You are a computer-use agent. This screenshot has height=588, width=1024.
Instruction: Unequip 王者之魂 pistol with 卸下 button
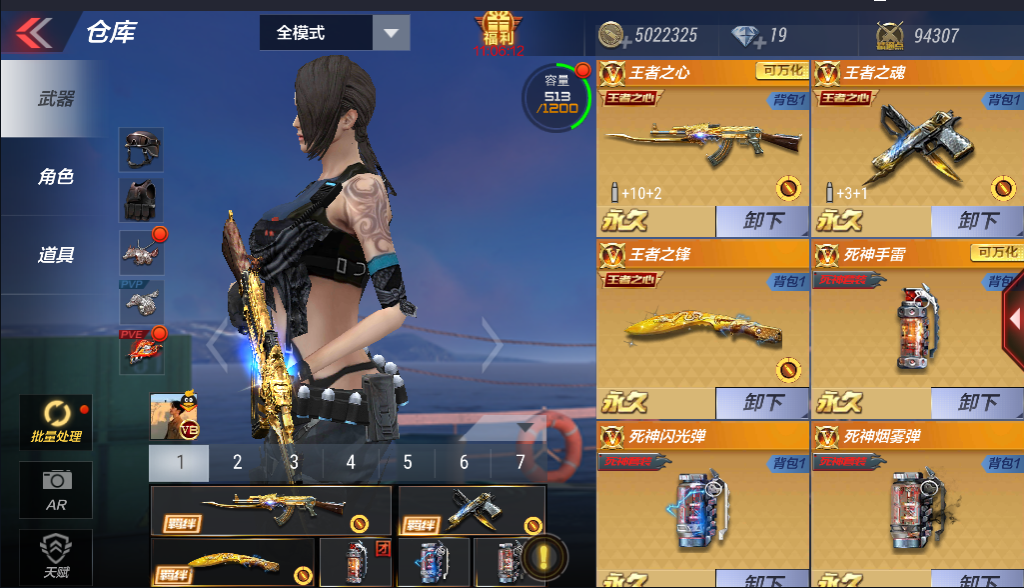pos(978,221)
